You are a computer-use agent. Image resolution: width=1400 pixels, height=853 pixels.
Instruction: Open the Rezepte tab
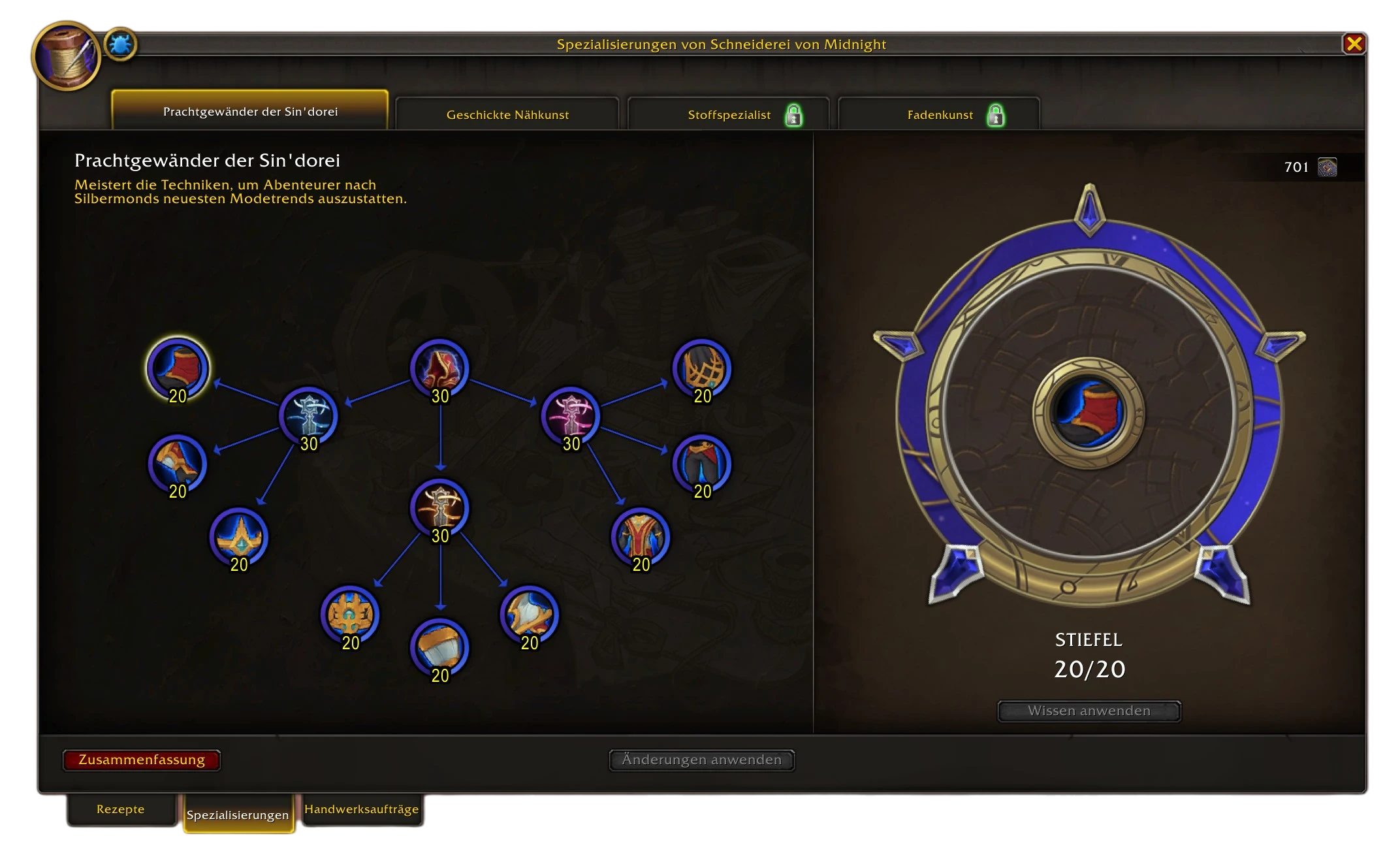[121, 809]
